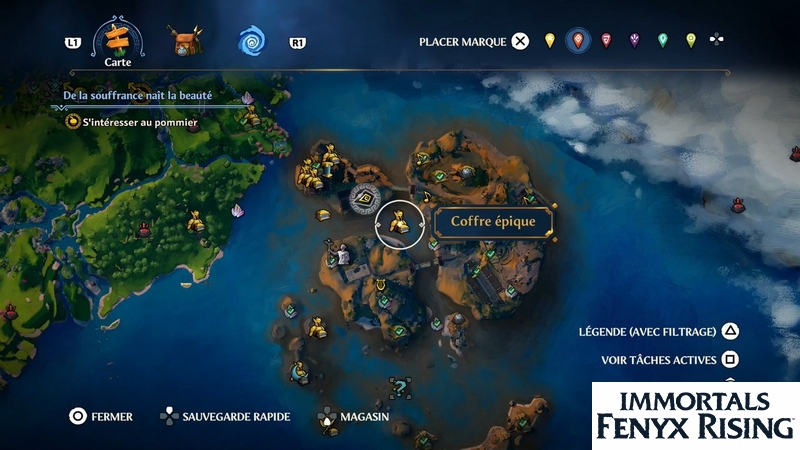Viewport: 800px width, 450px height.
Task: Open the Magasin store
Action: click(353, 416)
